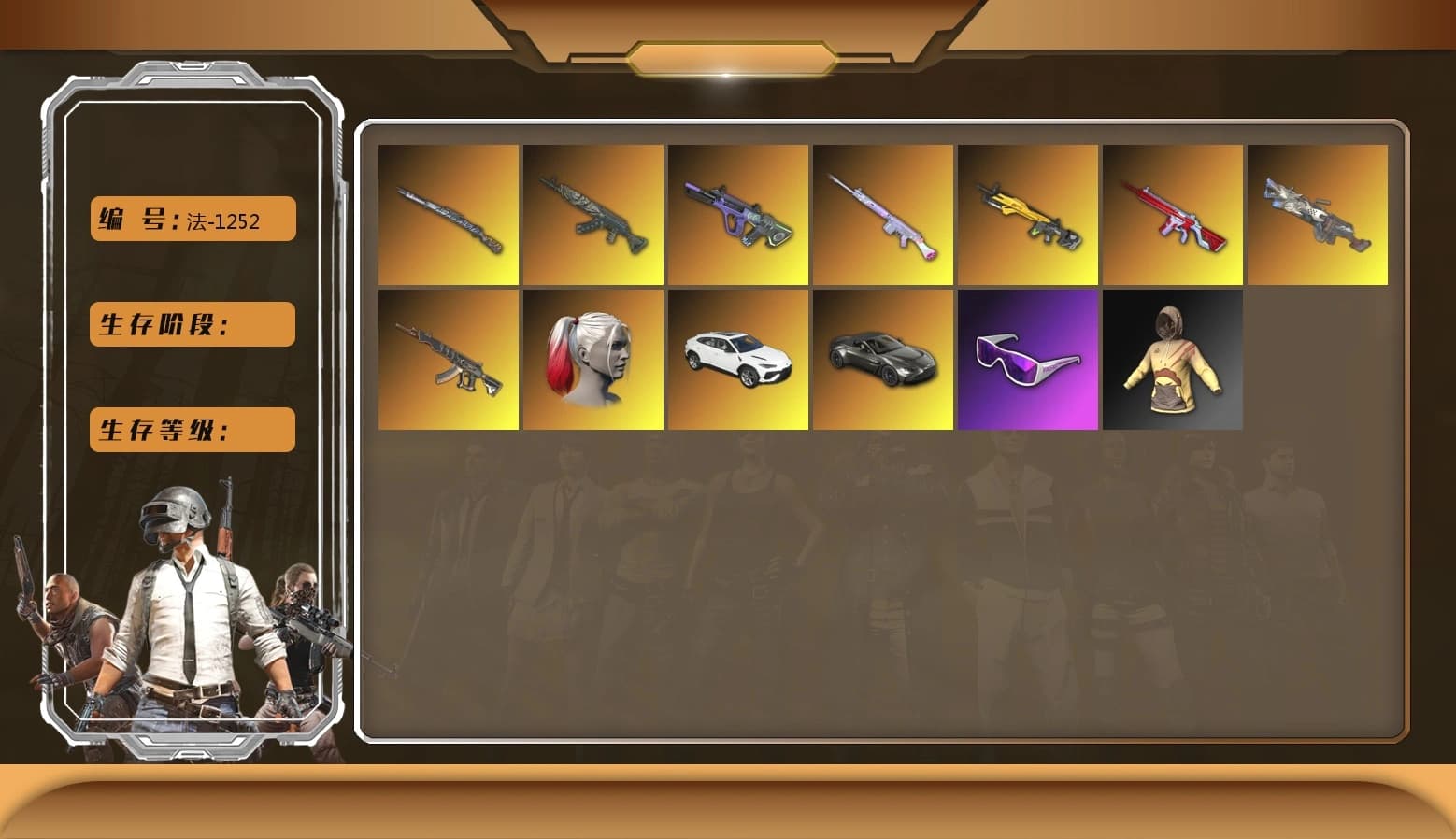This screenshot has width=1456, height=839.
Task: Click the shotgun character on the left artwork
Action: [65, 617]
